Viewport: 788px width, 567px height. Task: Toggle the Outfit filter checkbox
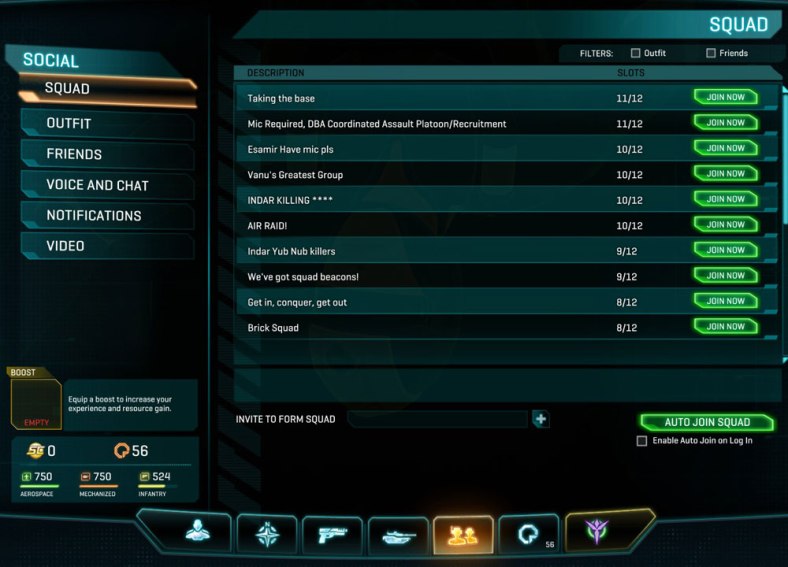pyautogui.click(x=636, y=53)
